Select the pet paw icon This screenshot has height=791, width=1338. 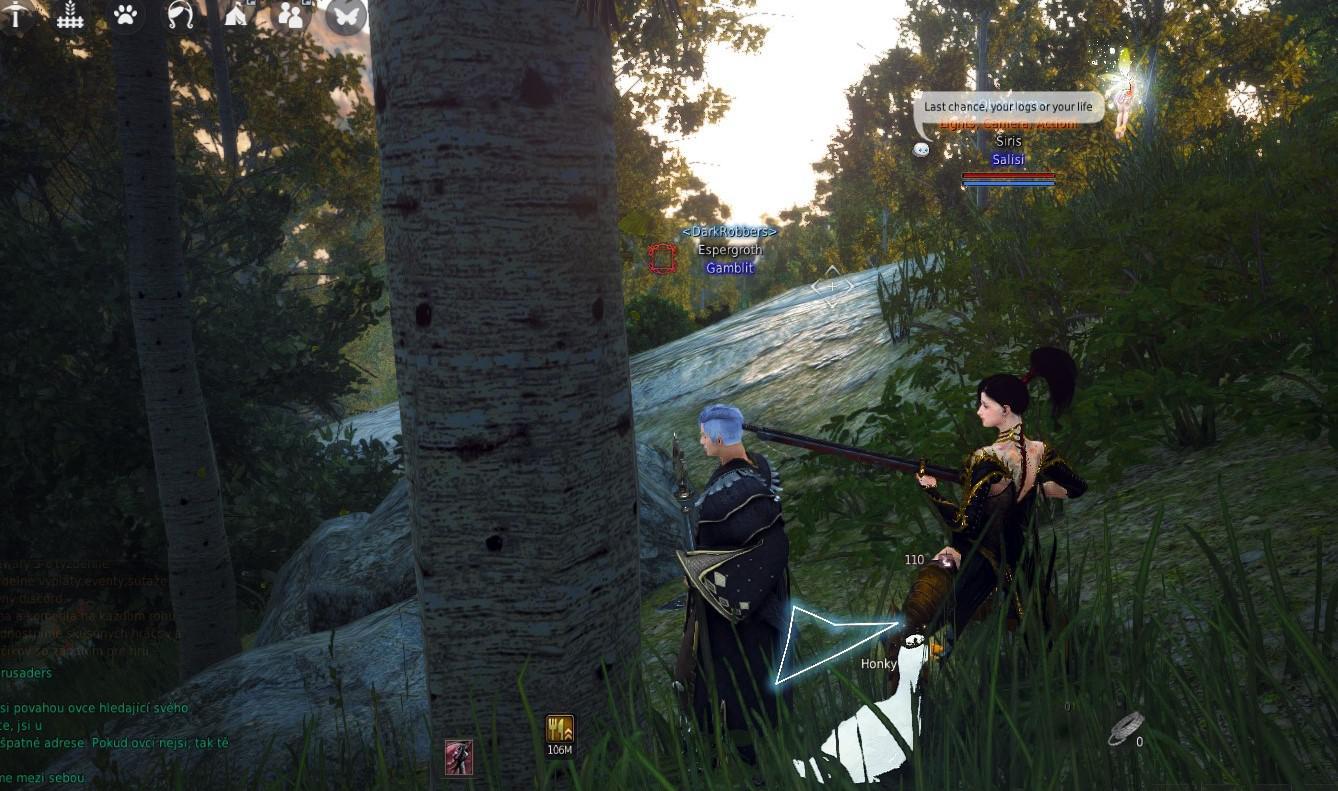(124, 16)
